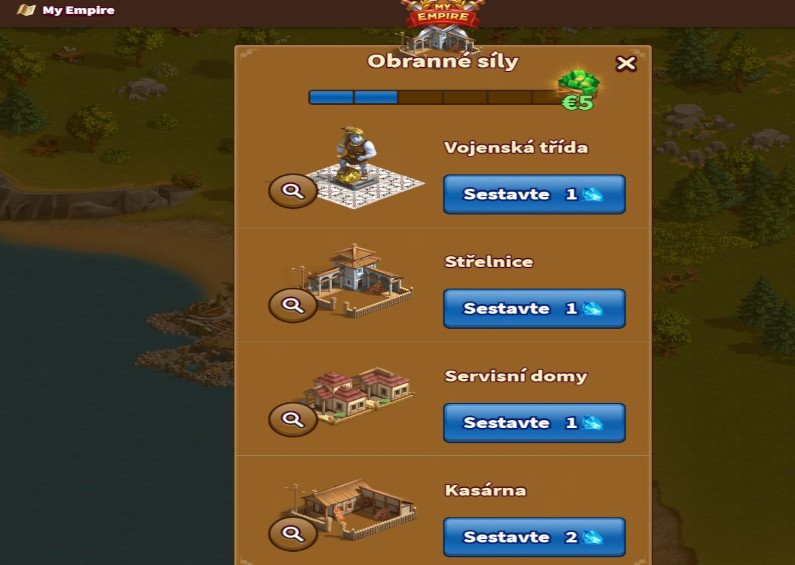Inspect Vojenská třída with magnifier icon
Image resolution: width=795 pixels, height=565 pixels.
(x=293, y=191)
